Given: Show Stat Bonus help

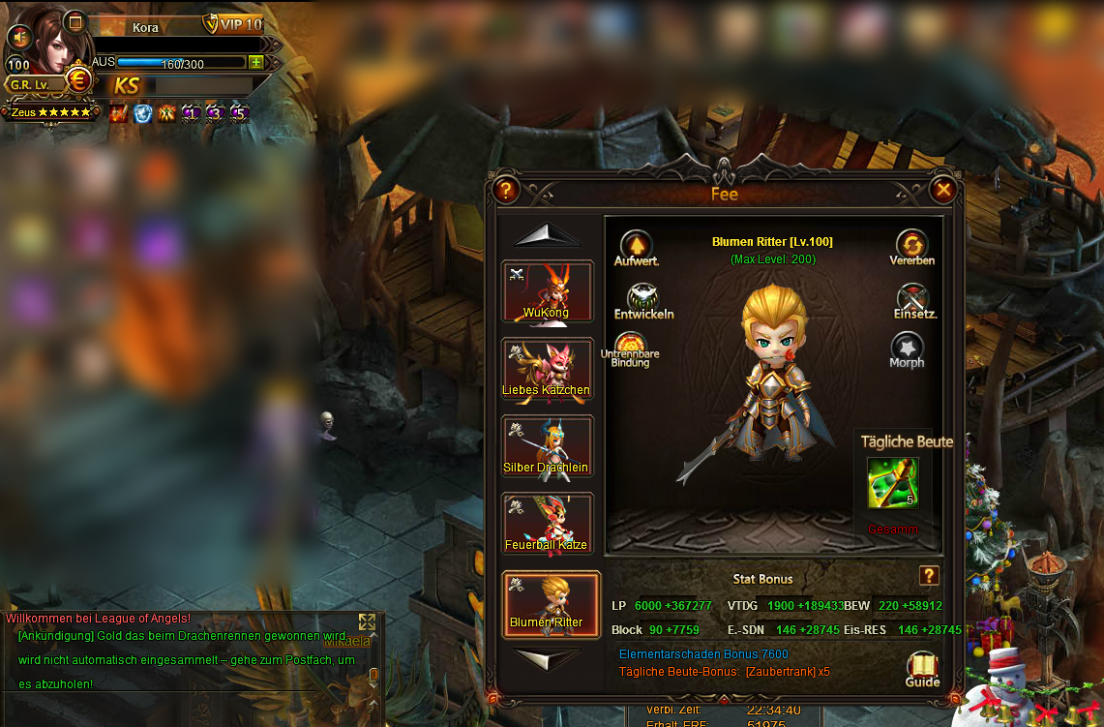Looking at the screenshot, I should point(929,575).
